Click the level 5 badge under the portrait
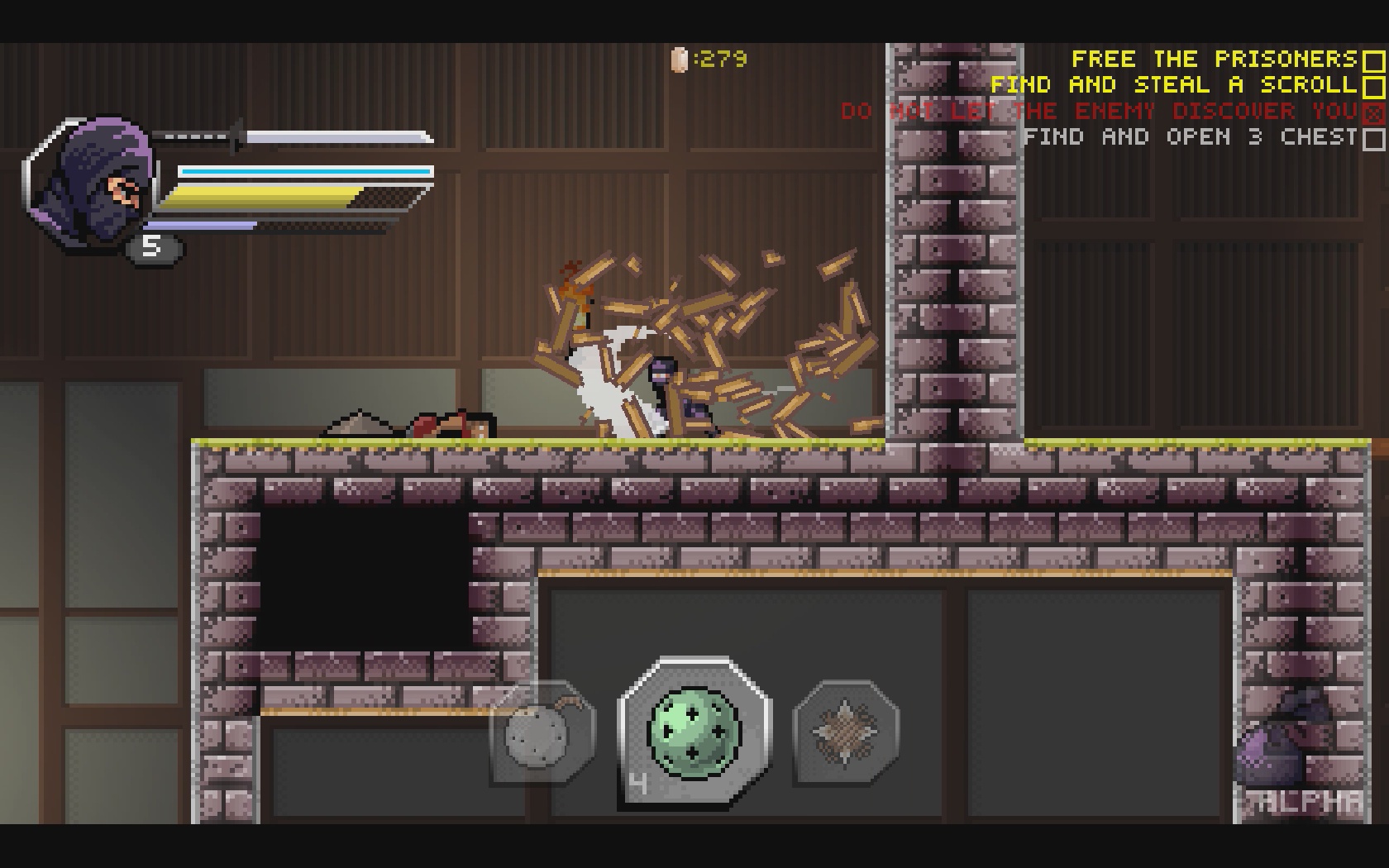This screenshot has width=1389, height=868. tap(150, 246)
